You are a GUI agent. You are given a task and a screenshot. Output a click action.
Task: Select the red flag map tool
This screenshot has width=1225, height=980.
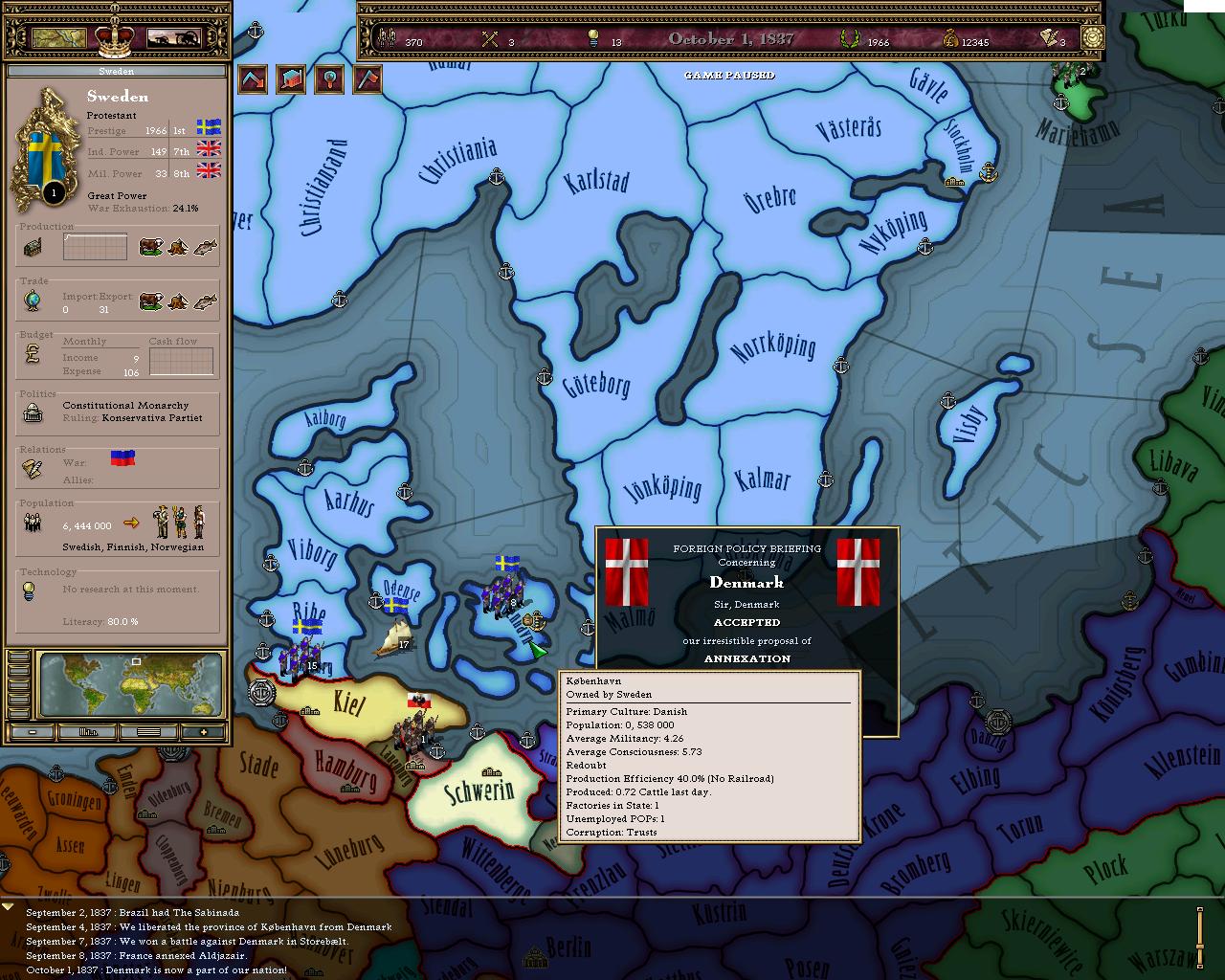367,78
